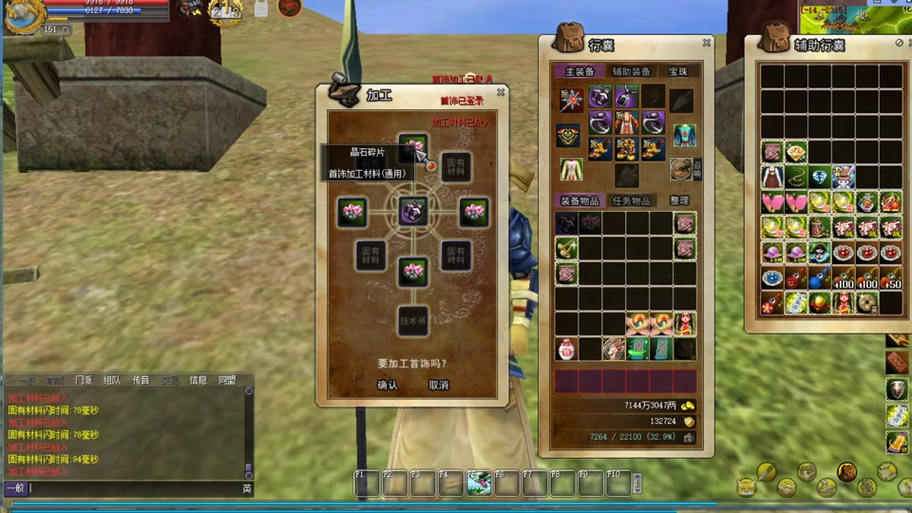Switch to the 辅助装备 tab

pyautogui.click(x=631, y=72)
